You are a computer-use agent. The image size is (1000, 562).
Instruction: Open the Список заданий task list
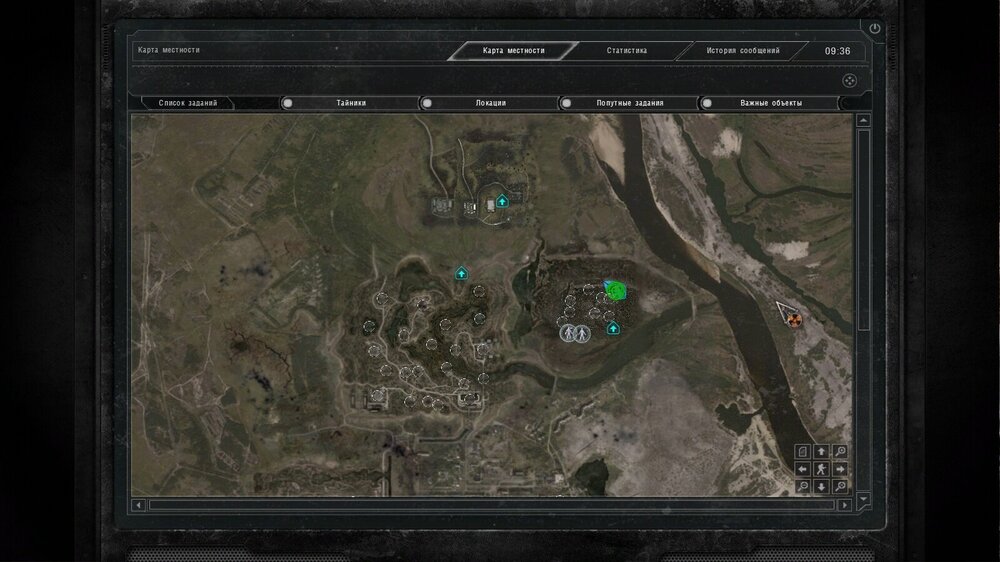(188, 103)
